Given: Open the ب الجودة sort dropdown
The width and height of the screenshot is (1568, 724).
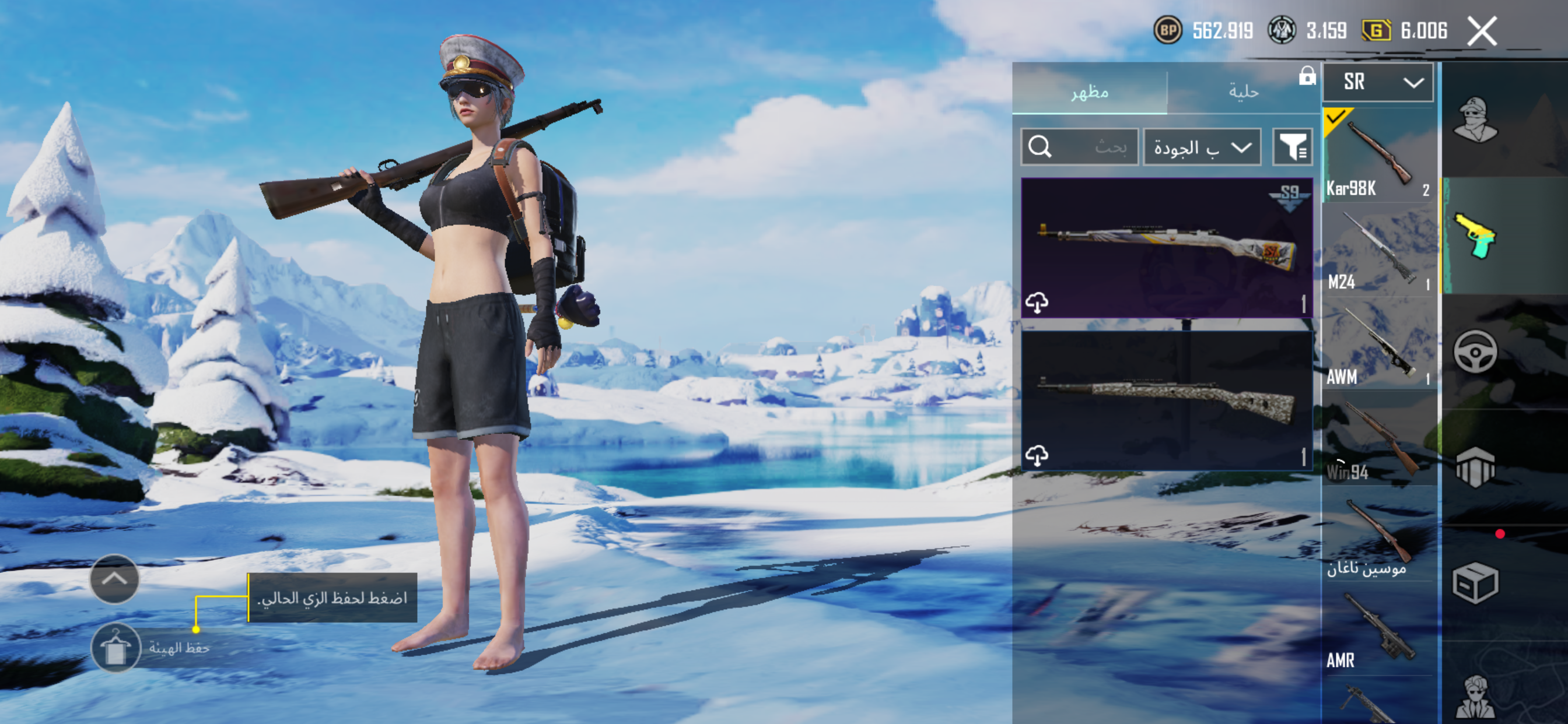Looking at the screenshot, I should [1202, 147].
